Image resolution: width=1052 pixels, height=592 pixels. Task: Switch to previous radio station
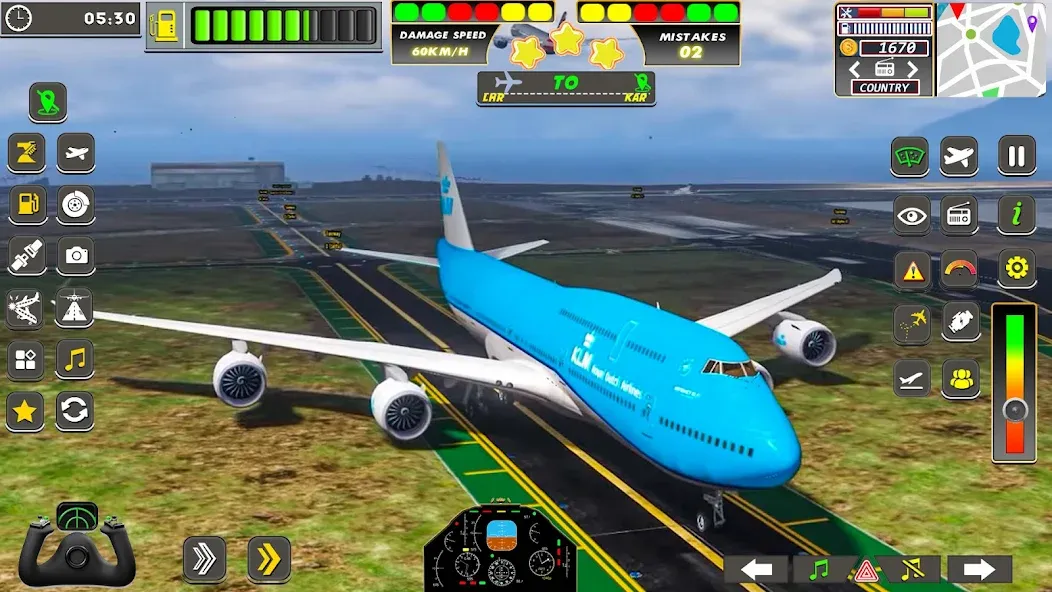point(855,69)
